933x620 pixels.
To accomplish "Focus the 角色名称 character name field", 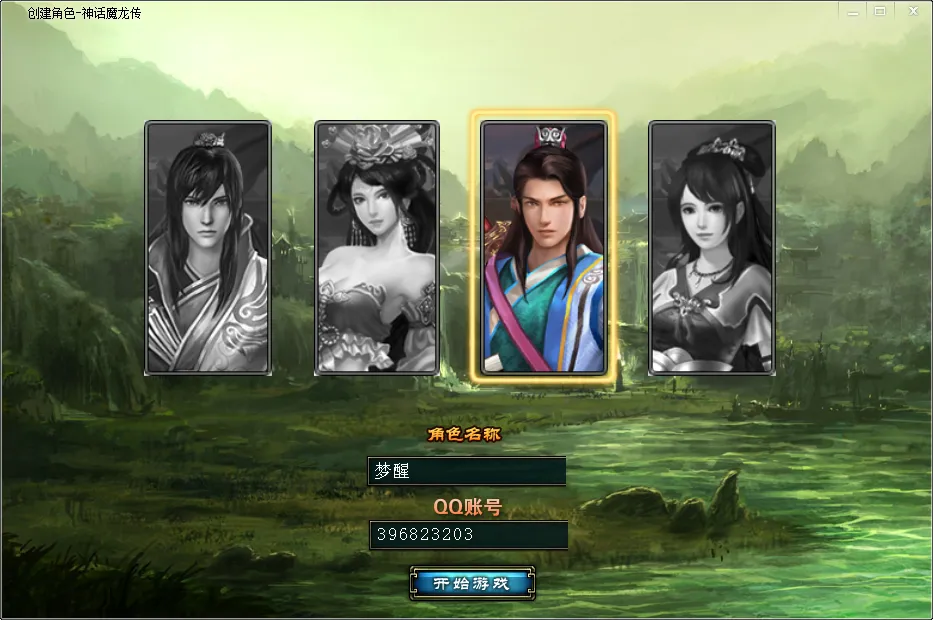I will [x=467, y=471].
